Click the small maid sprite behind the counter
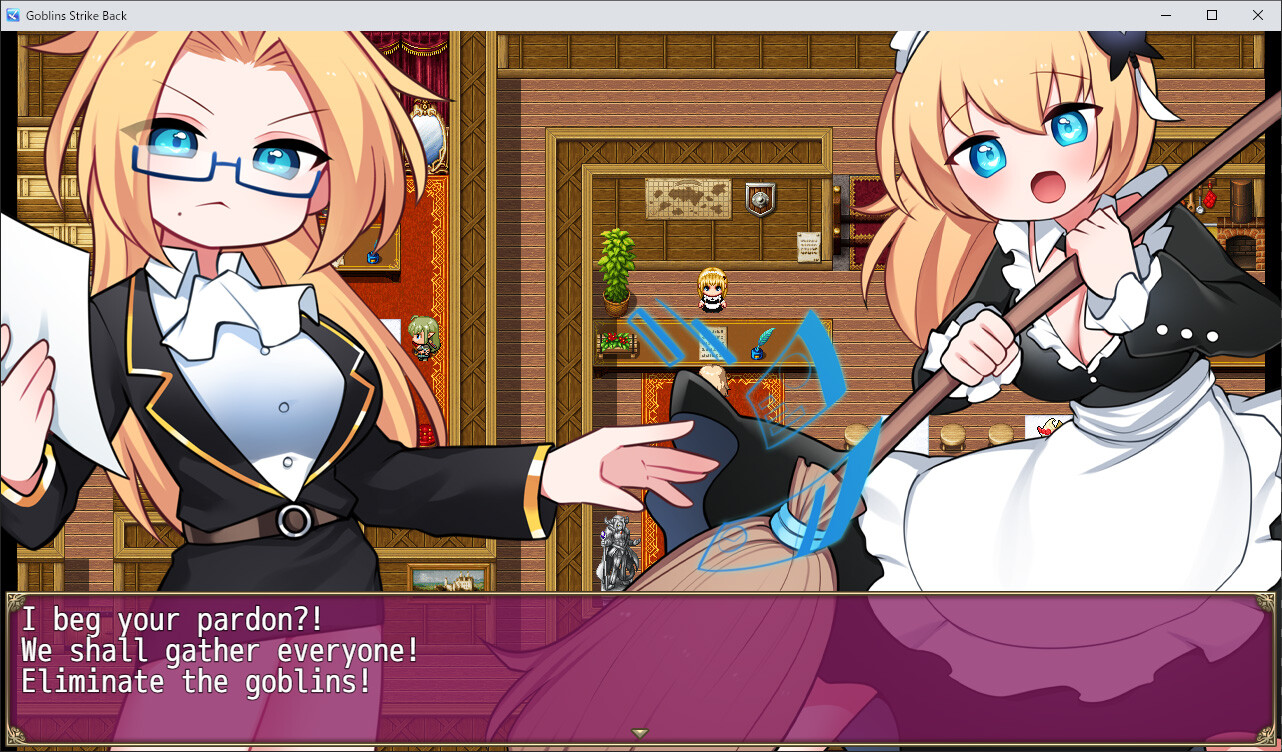 point(712,290)
